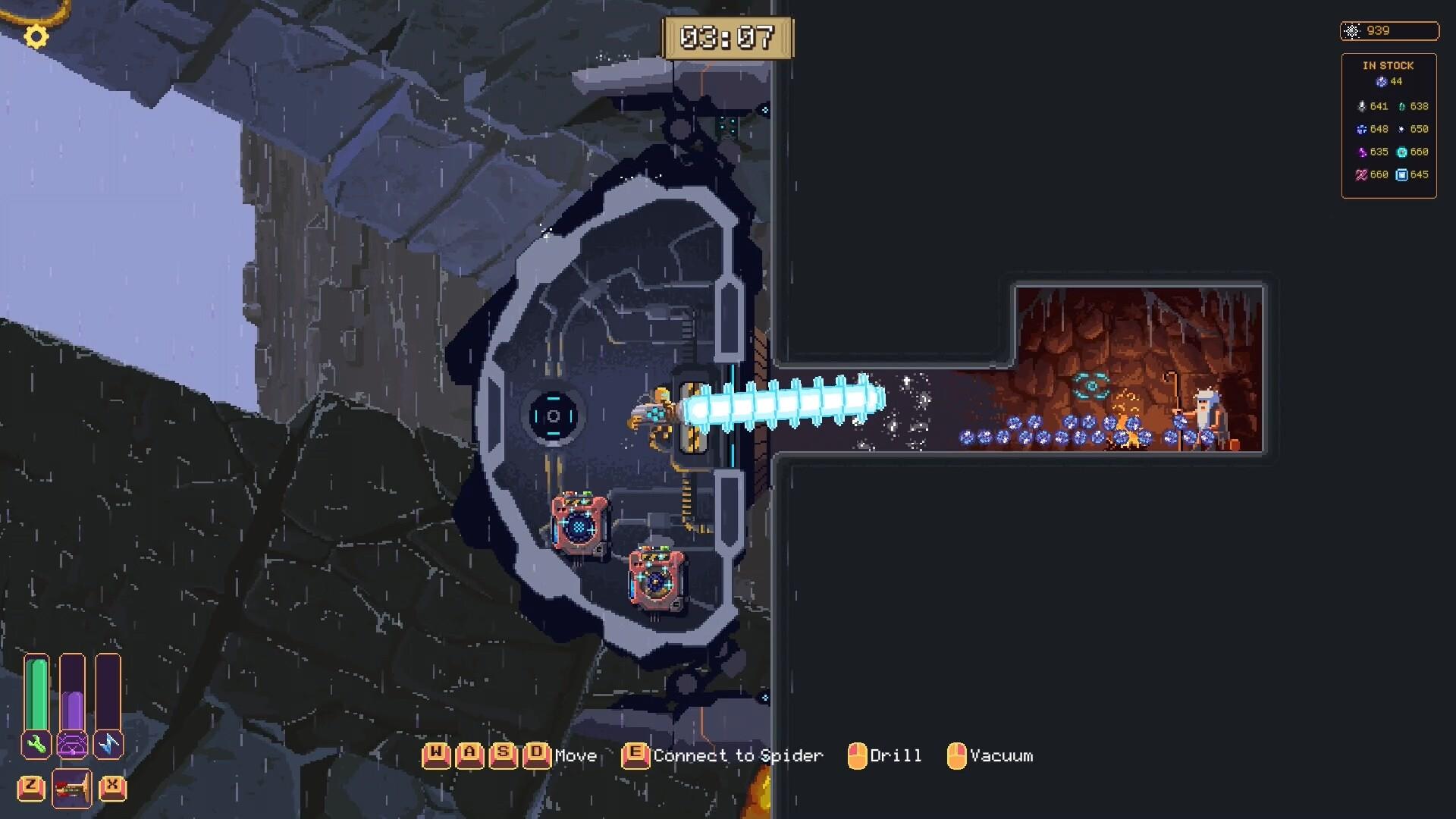1456x819 pixels.
Task: Click the left mouse Drill icon
Action: [858, 755]
